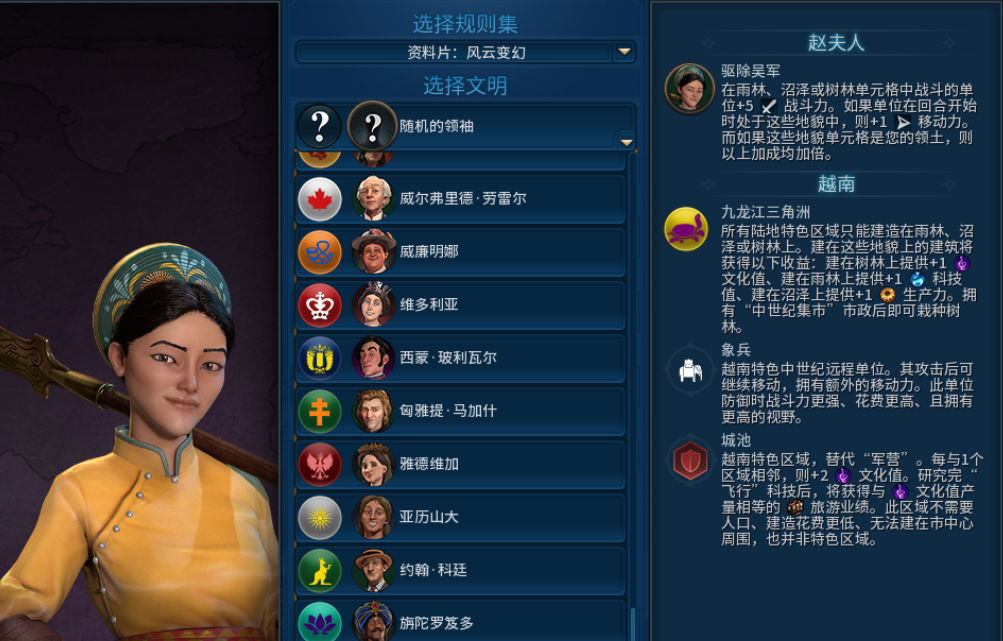Choose 约翰·科廷 in the leader list
The image size is (1003, 641).
coord(461,570)
